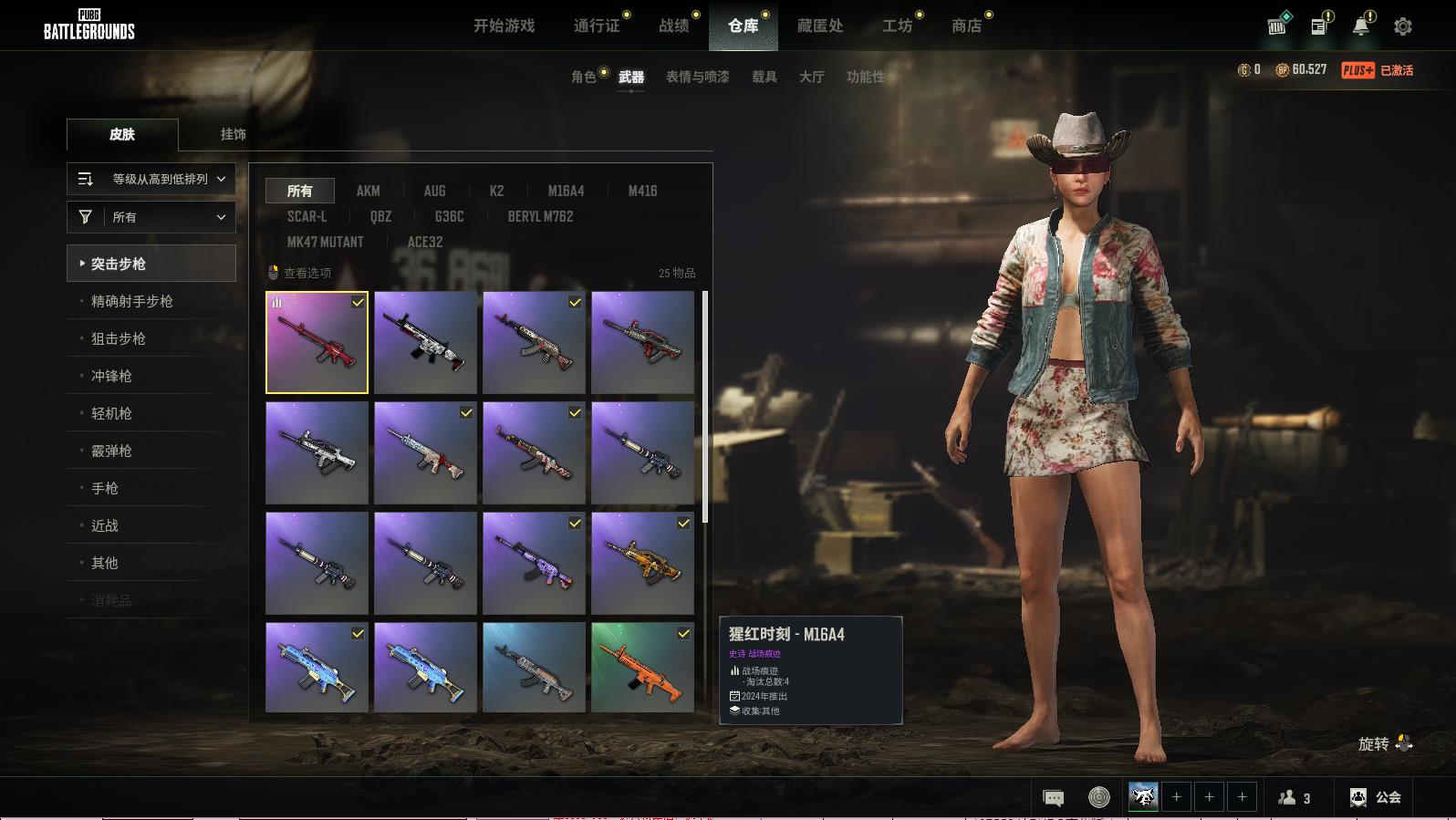The width and height of the screenshot is (1456, 820).
Task: Open the 所有 filter dropdown
Action: pos(151,217)
